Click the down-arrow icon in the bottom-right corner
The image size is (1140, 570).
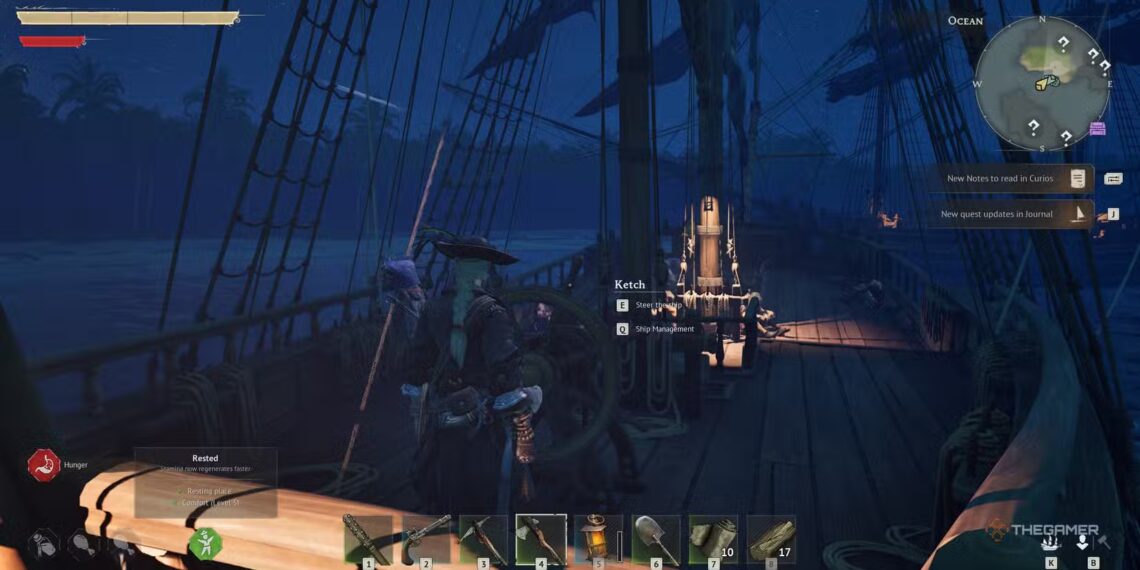coord(1083,542)
